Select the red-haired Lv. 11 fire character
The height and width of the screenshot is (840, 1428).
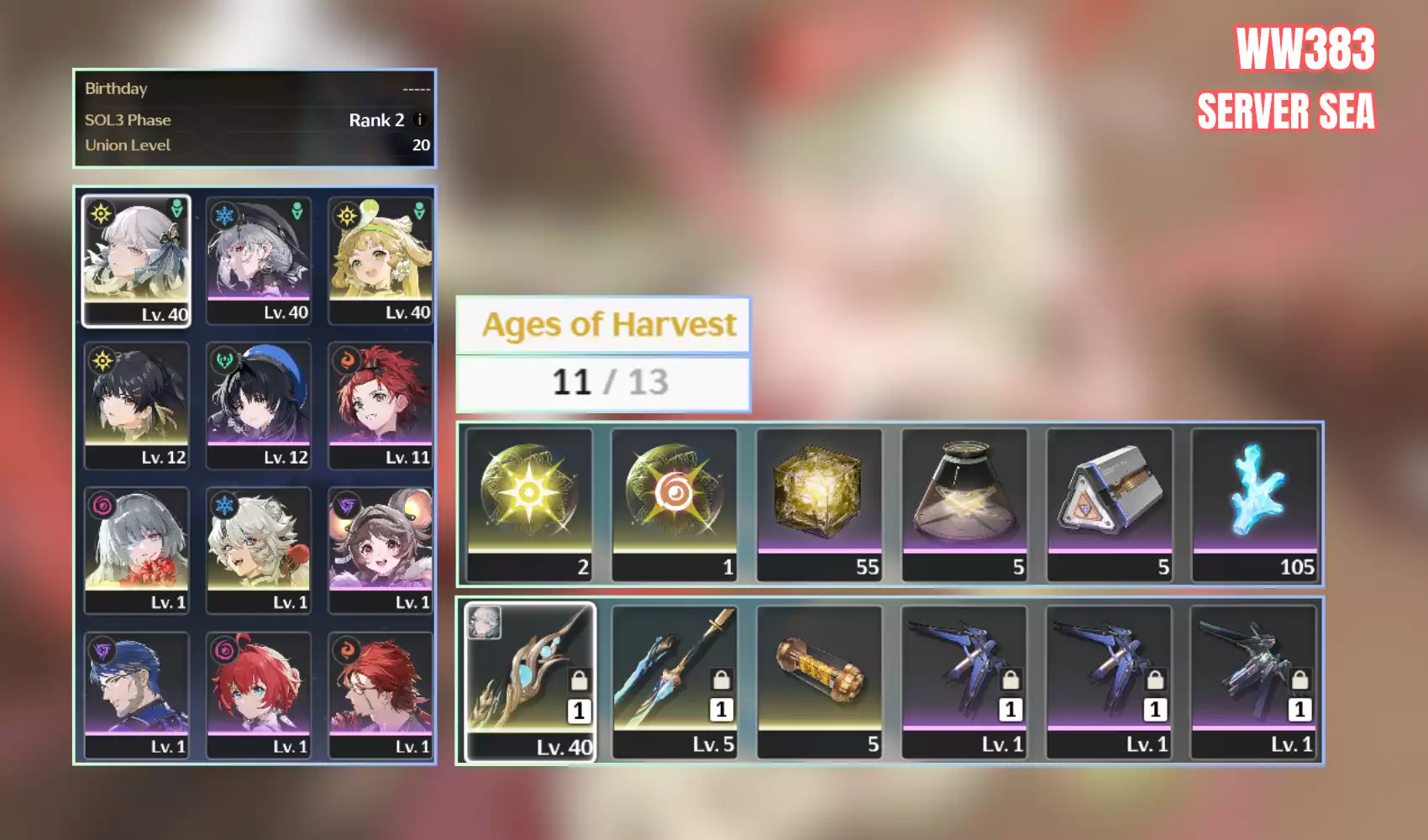pyautogui.click(x=381, y=405)
